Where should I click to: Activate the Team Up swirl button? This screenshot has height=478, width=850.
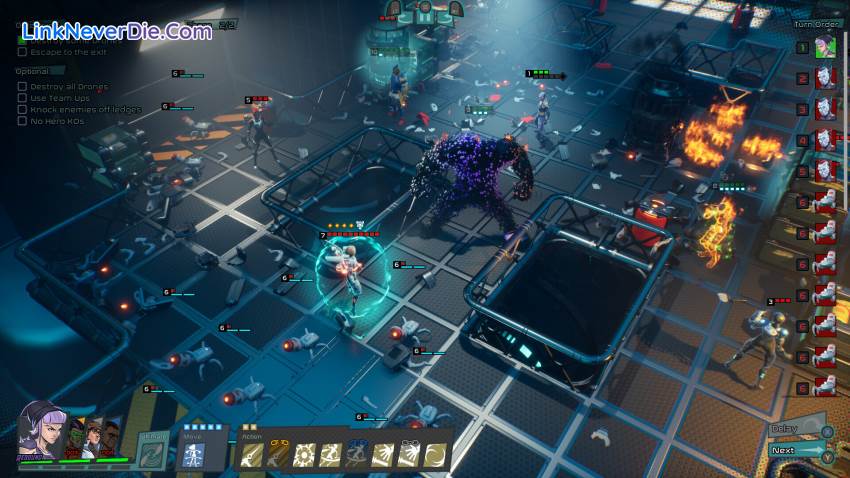coord(153,450)
